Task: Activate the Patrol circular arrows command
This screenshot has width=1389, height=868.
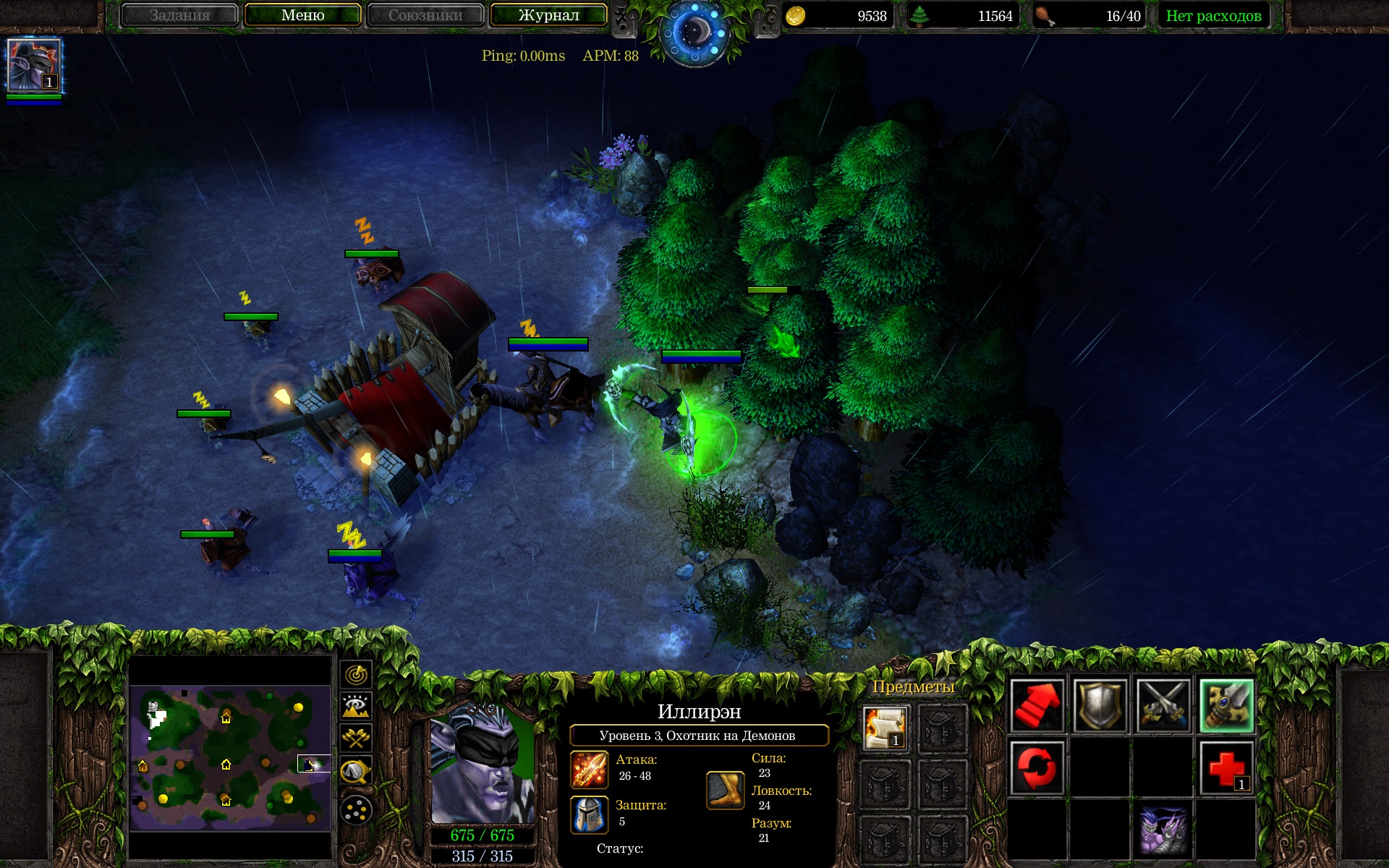Action: tap(1037, 768)
